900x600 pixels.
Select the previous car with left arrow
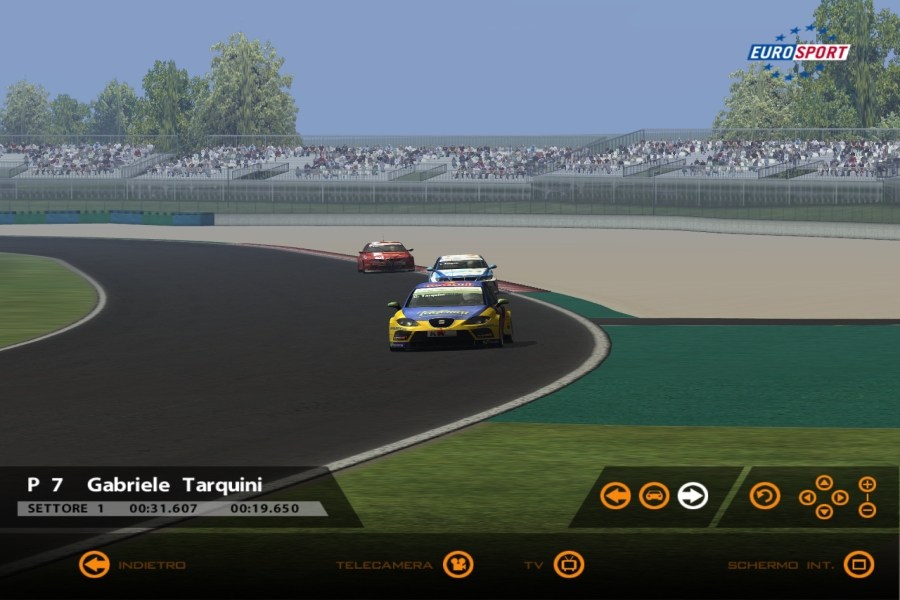coord(615,496)
